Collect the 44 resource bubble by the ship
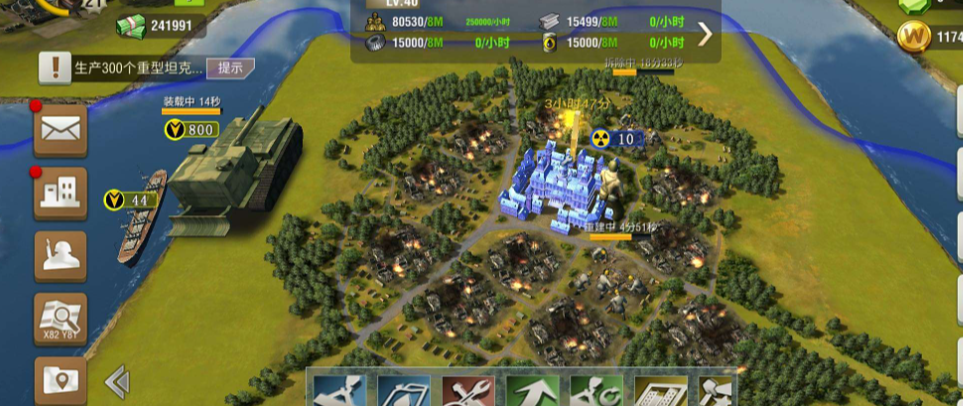This screenshot has height=406, width=963. [x=131, y=201]
